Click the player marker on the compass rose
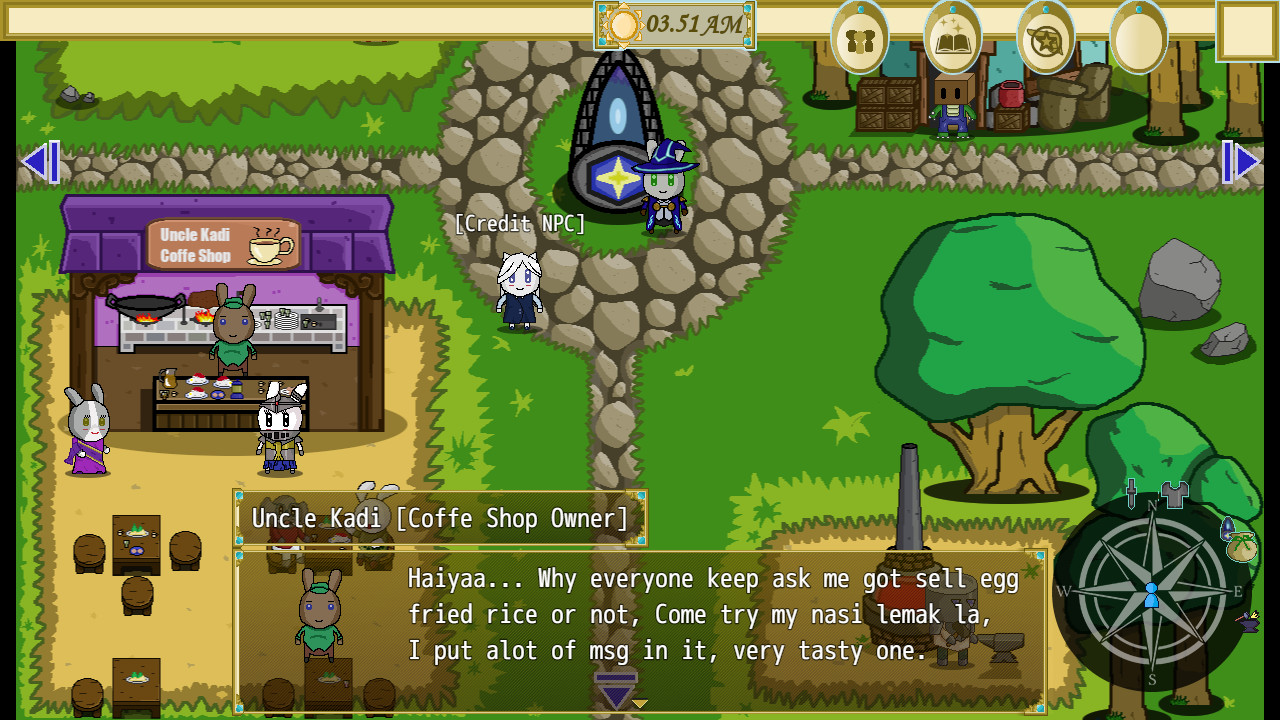 (x=1151, y=595)
